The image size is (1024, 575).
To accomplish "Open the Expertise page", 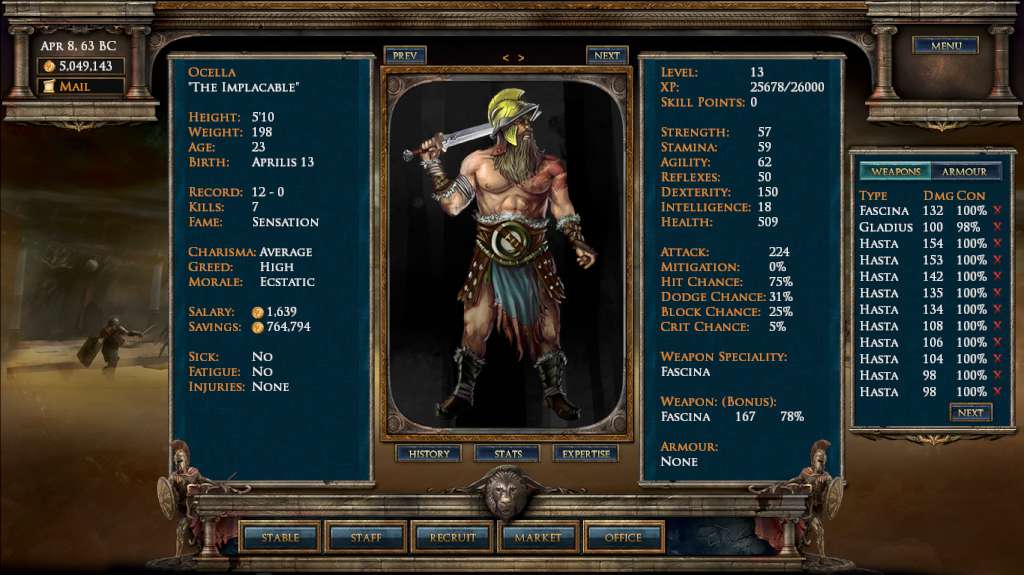I will (586, 454).
